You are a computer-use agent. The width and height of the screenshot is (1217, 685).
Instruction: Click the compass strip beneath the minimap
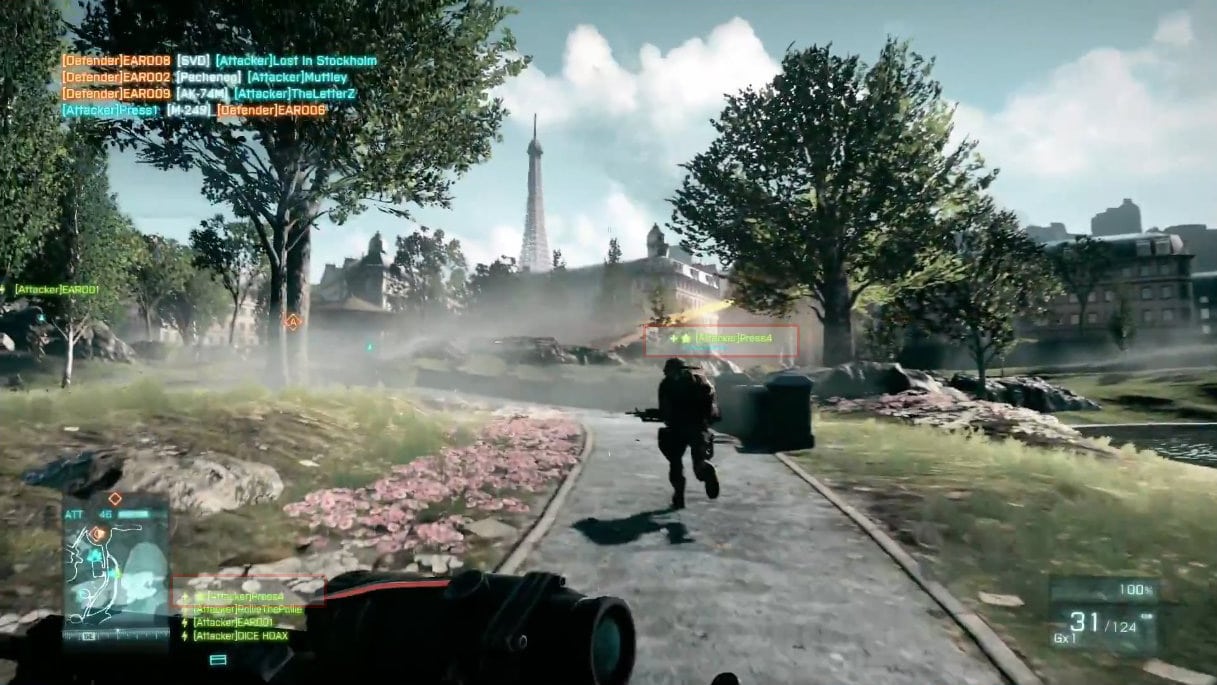click(x=116, y=634)
